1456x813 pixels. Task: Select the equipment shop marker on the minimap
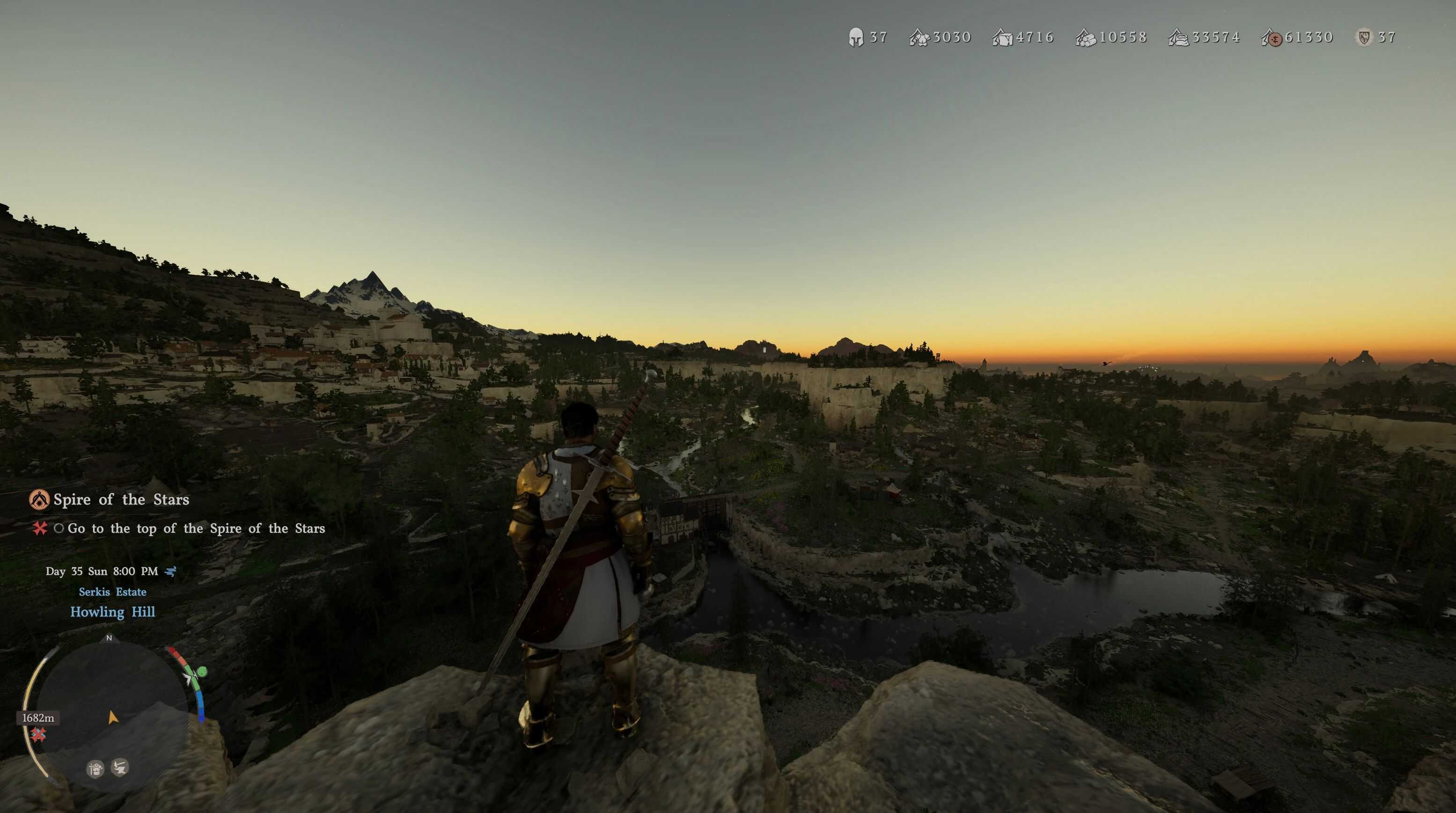click(x=96, y=769)
